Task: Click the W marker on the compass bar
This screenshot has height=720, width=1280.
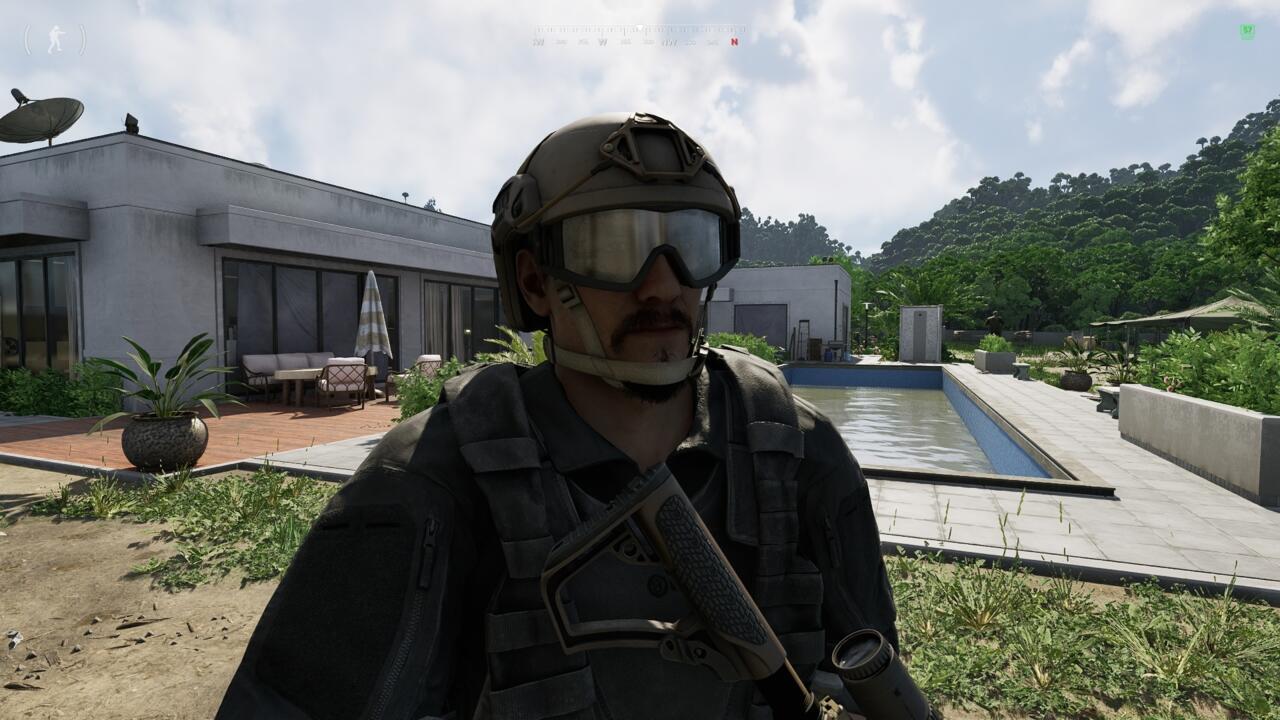Action: pyautogui.click(x=603, y=42)
